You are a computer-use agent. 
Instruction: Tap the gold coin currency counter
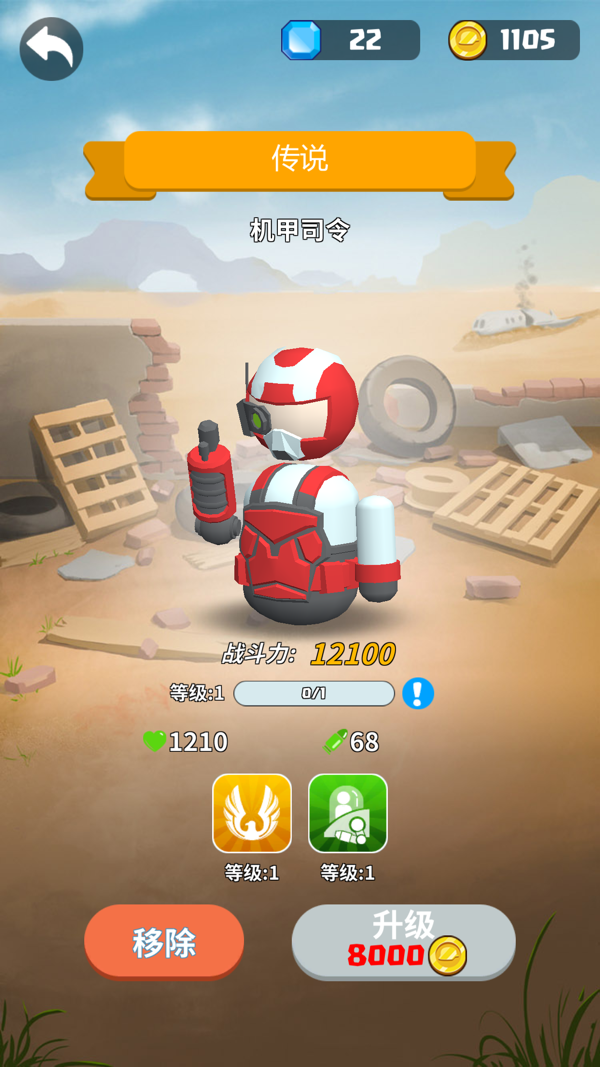click(x=514, y=40)
